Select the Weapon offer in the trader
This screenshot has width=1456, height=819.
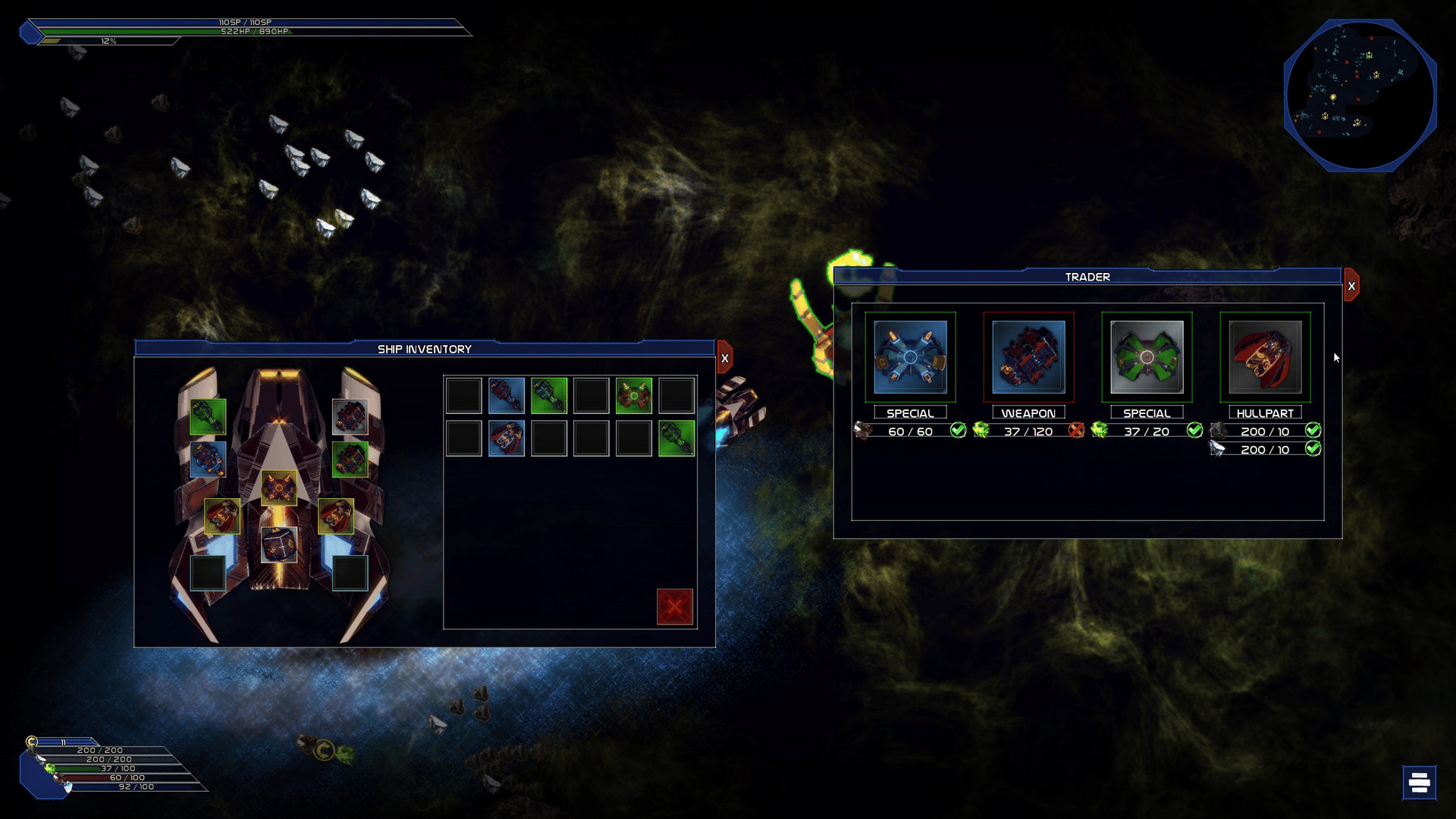click(x=1028, y=357)
